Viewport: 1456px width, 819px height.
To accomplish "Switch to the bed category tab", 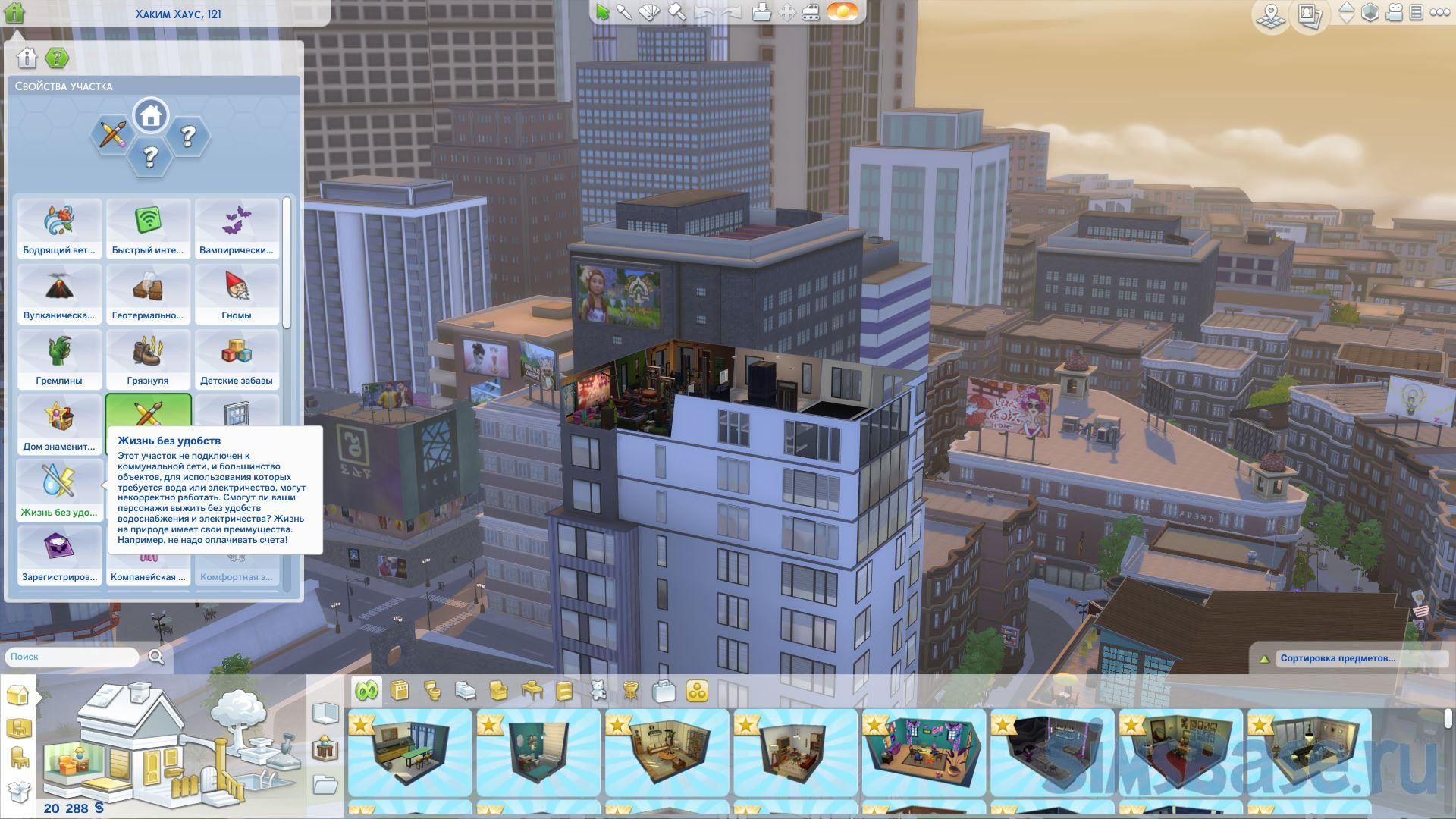I will (465, 691).
